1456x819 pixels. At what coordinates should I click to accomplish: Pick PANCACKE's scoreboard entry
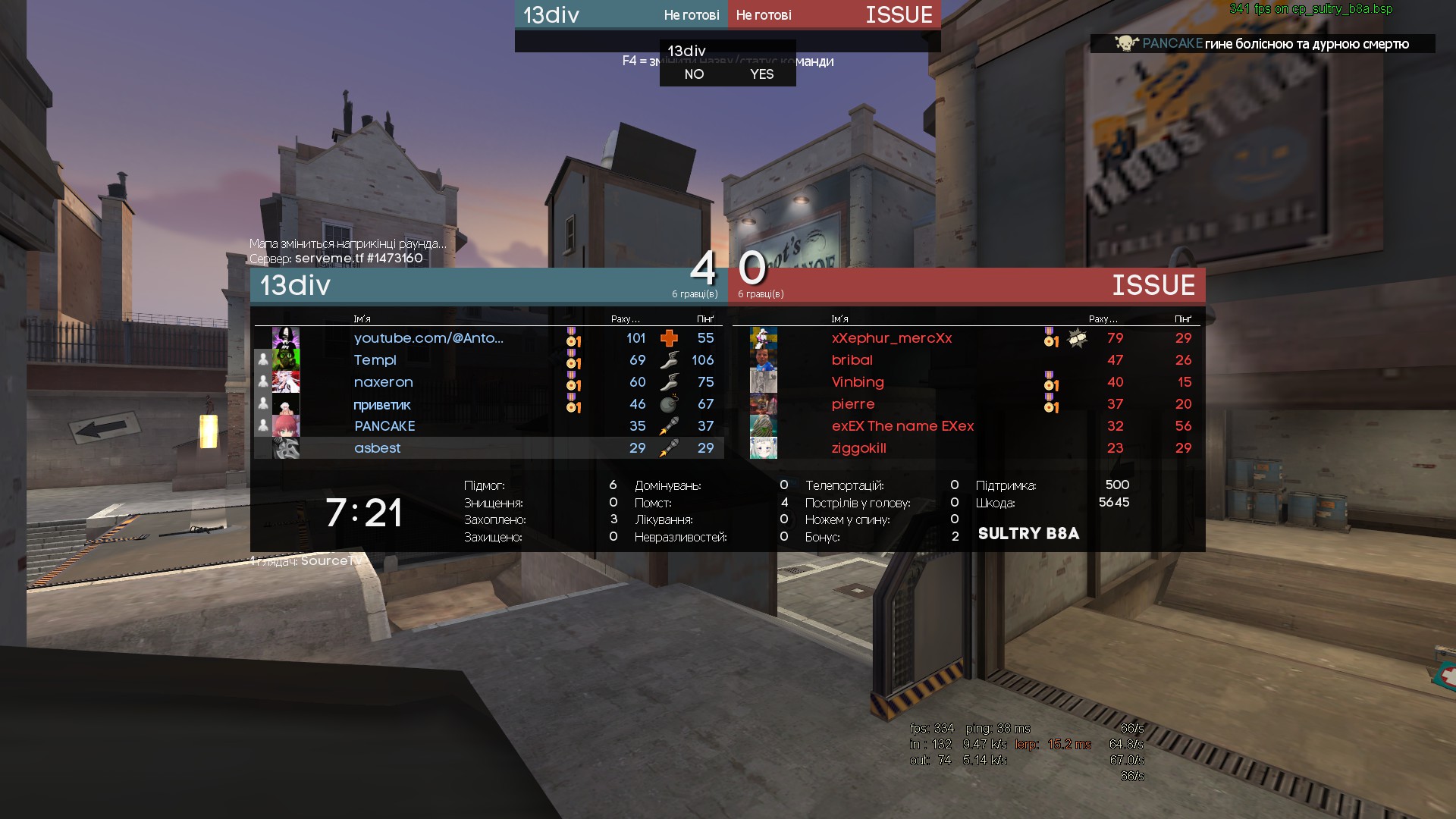click(x=384, y=426)
